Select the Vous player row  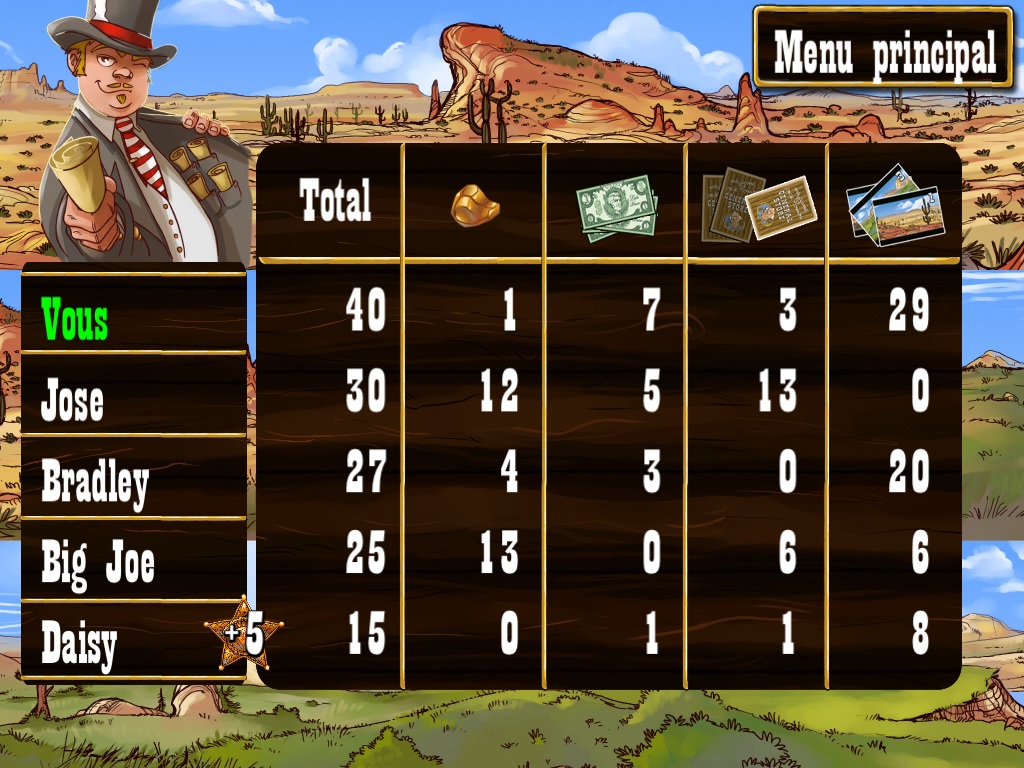(x=134, y=320)
